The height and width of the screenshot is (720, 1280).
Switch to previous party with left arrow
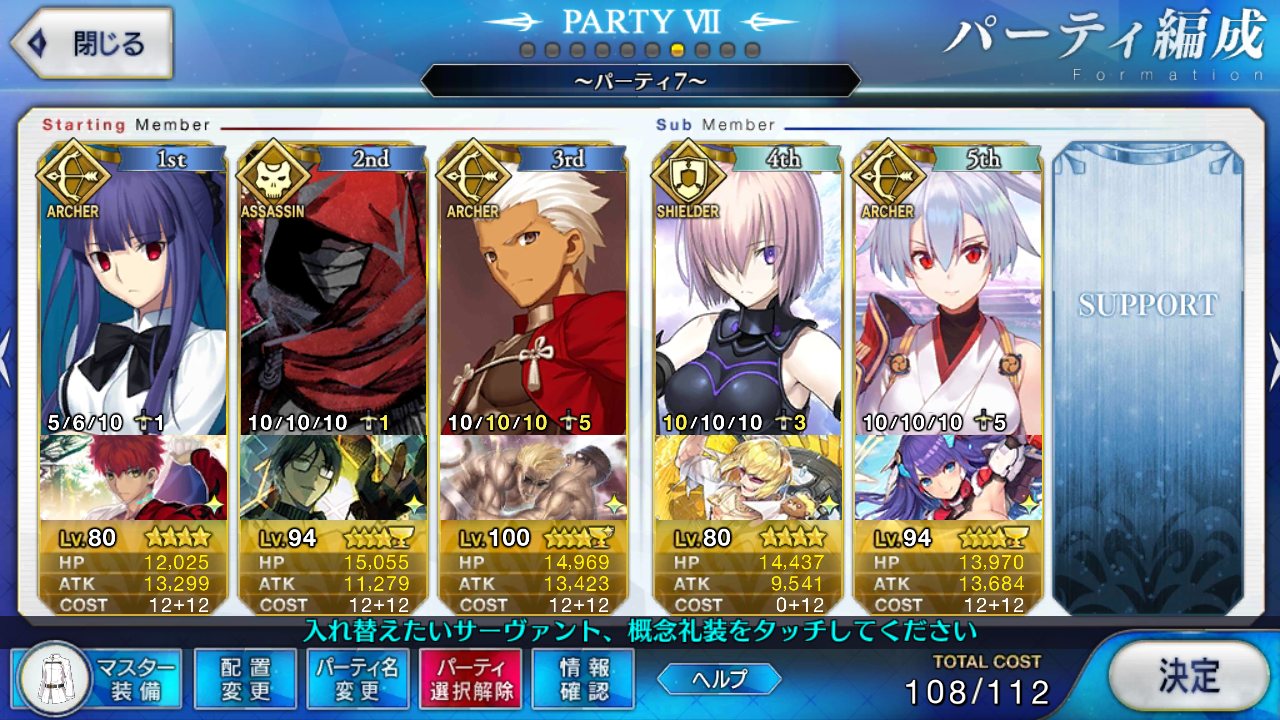(6, 348)
